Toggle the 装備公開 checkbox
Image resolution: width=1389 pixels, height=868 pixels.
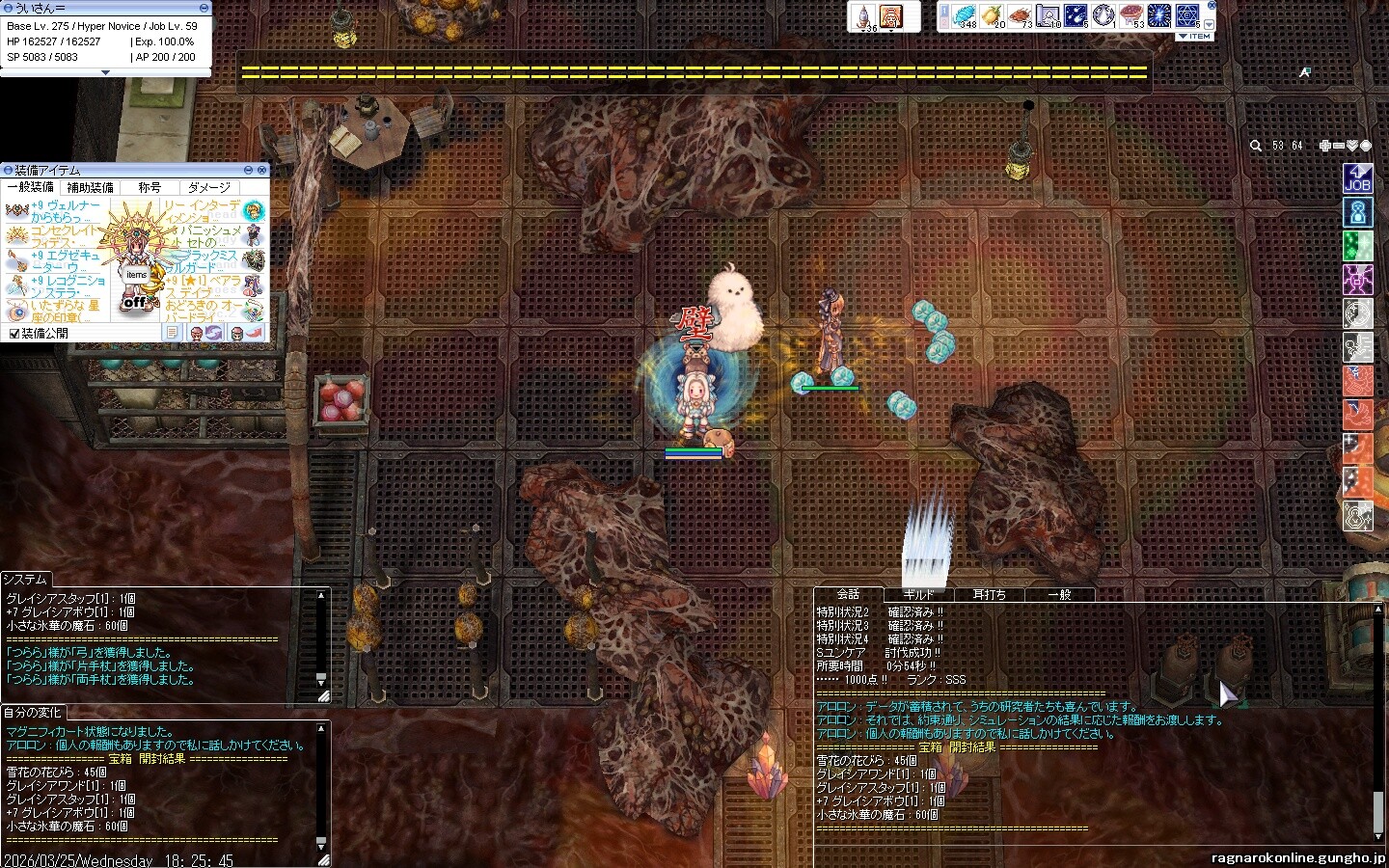click(x=14, y=334)
